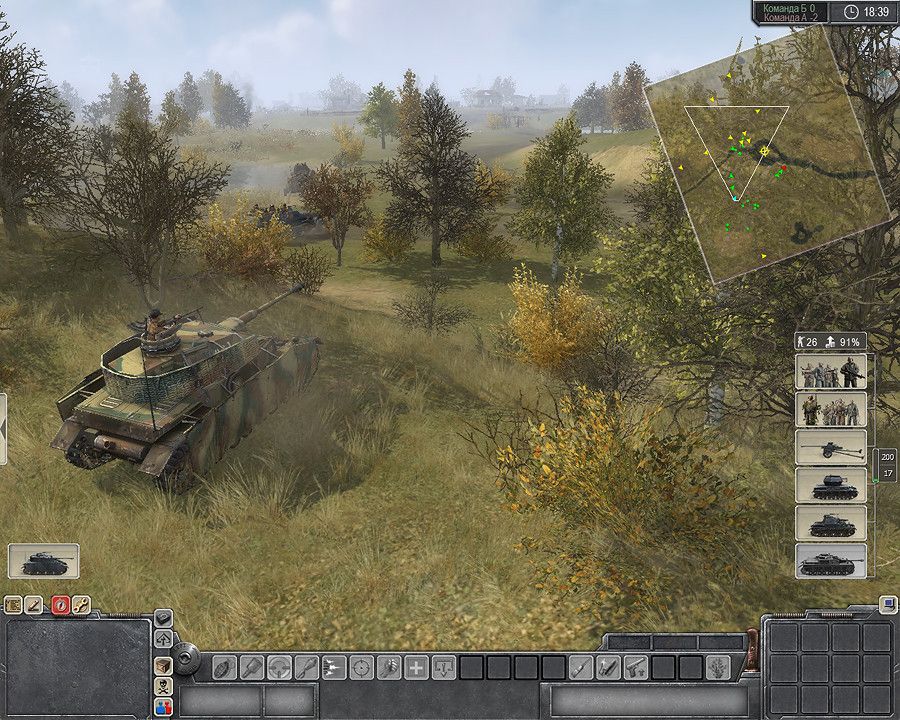Pick the anti-tank gun reinforcement card
The width and height of the screenshot is (900, 720).
[x=831, y=447]
